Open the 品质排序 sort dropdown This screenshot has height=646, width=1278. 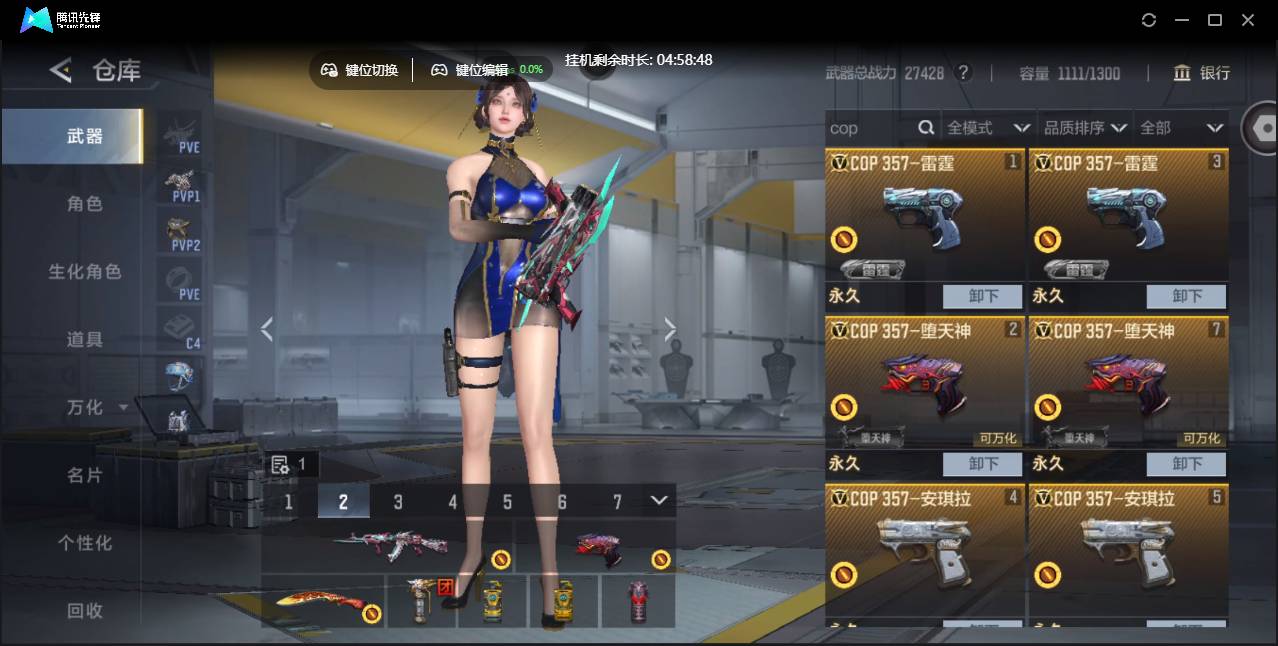[1085, 128]
